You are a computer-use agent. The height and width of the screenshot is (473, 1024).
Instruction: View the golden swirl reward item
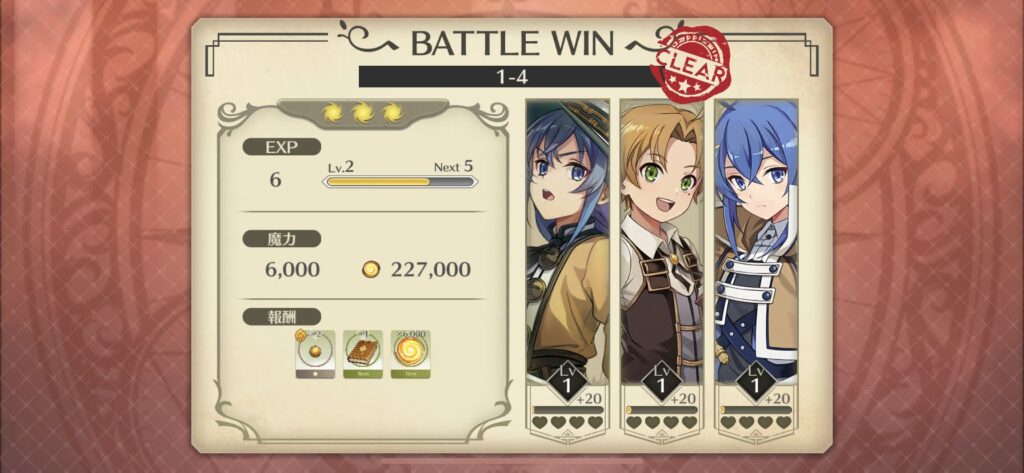coord(410,353)
